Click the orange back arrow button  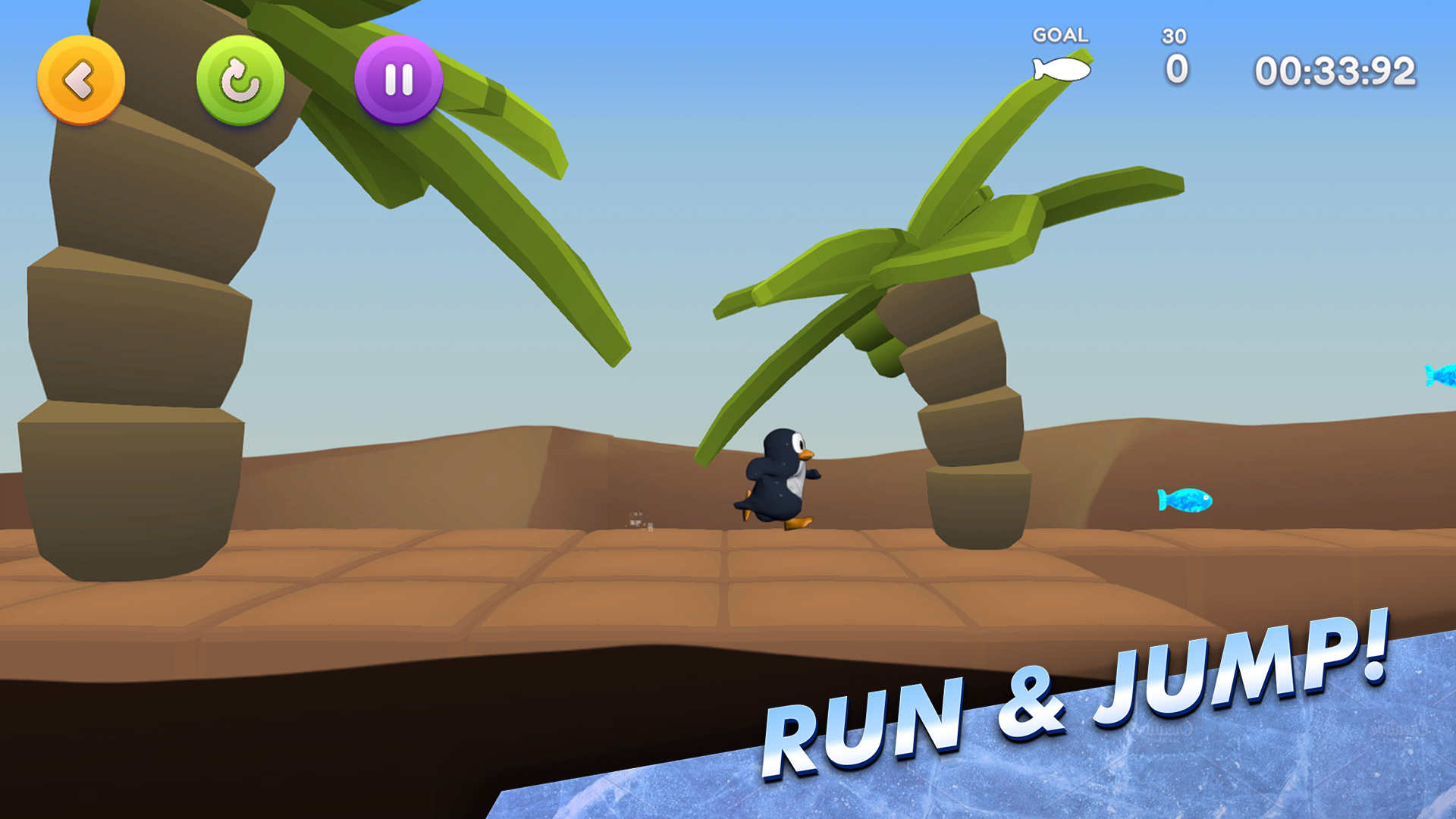tap(80, 78)
